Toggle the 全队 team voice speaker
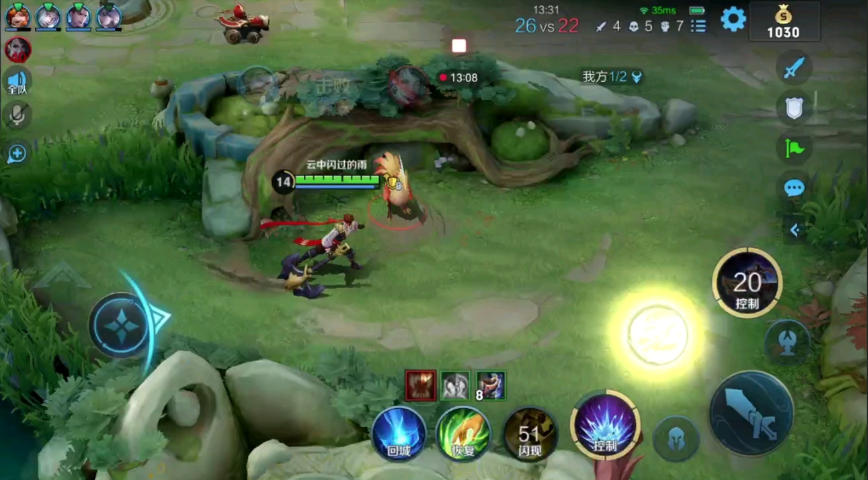Screen dimensions: 868x480 coord(17,82)
